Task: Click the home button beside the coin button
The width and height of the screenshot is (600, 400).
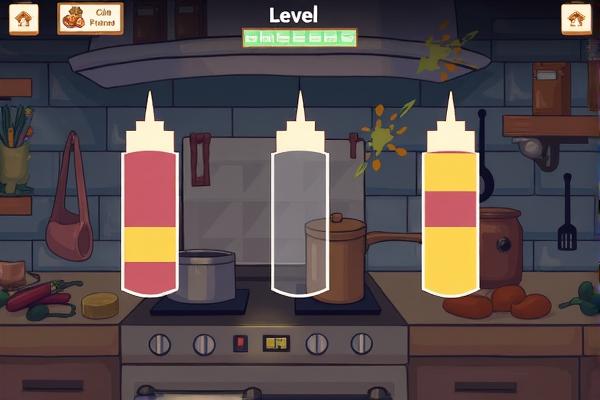Action: [x=24, y=18]
